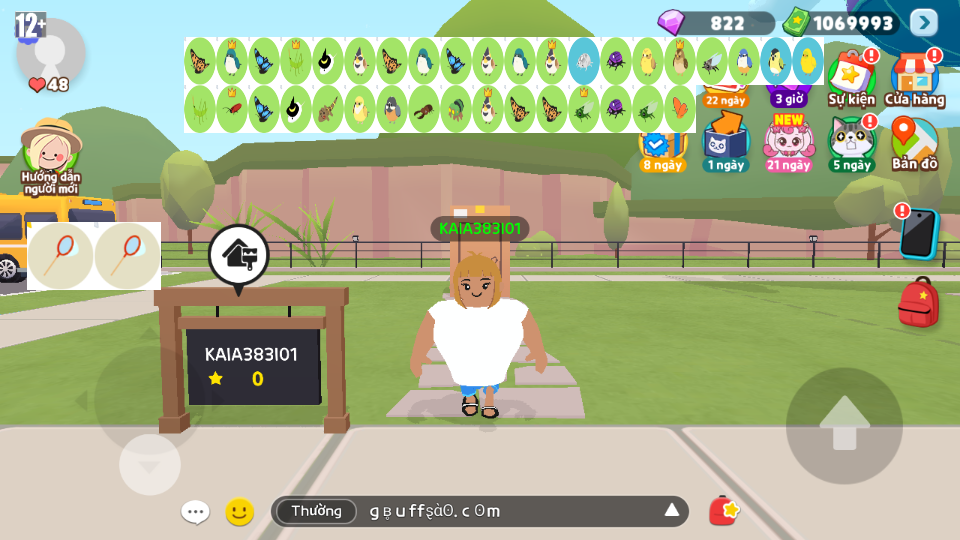
Task: Expand the chat log with the triangle
Action: click(672, 511)
